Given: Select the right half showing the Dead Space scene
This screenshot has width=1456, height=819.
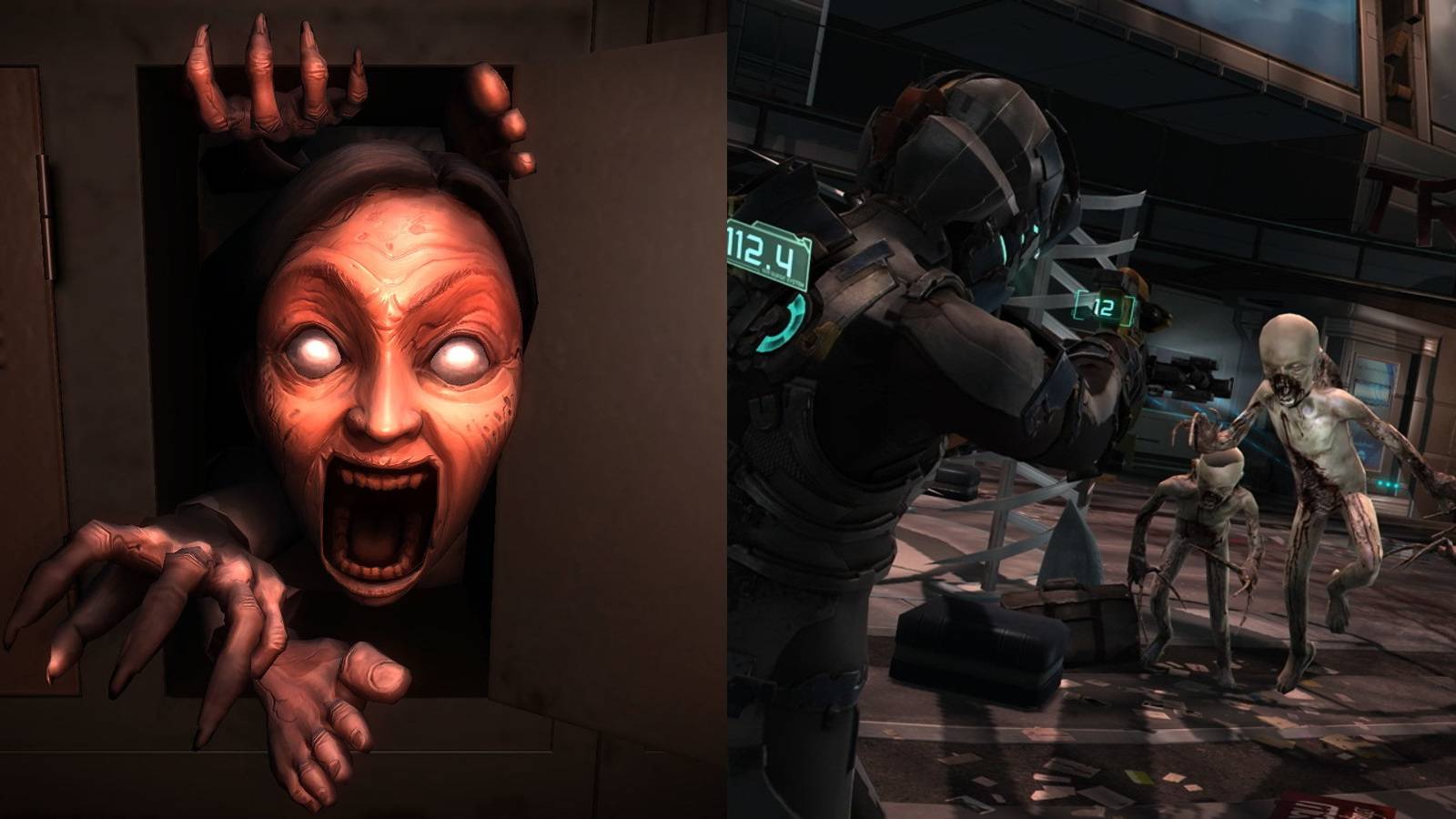Looking at the screenshot, I should (x=1092, y=409).
